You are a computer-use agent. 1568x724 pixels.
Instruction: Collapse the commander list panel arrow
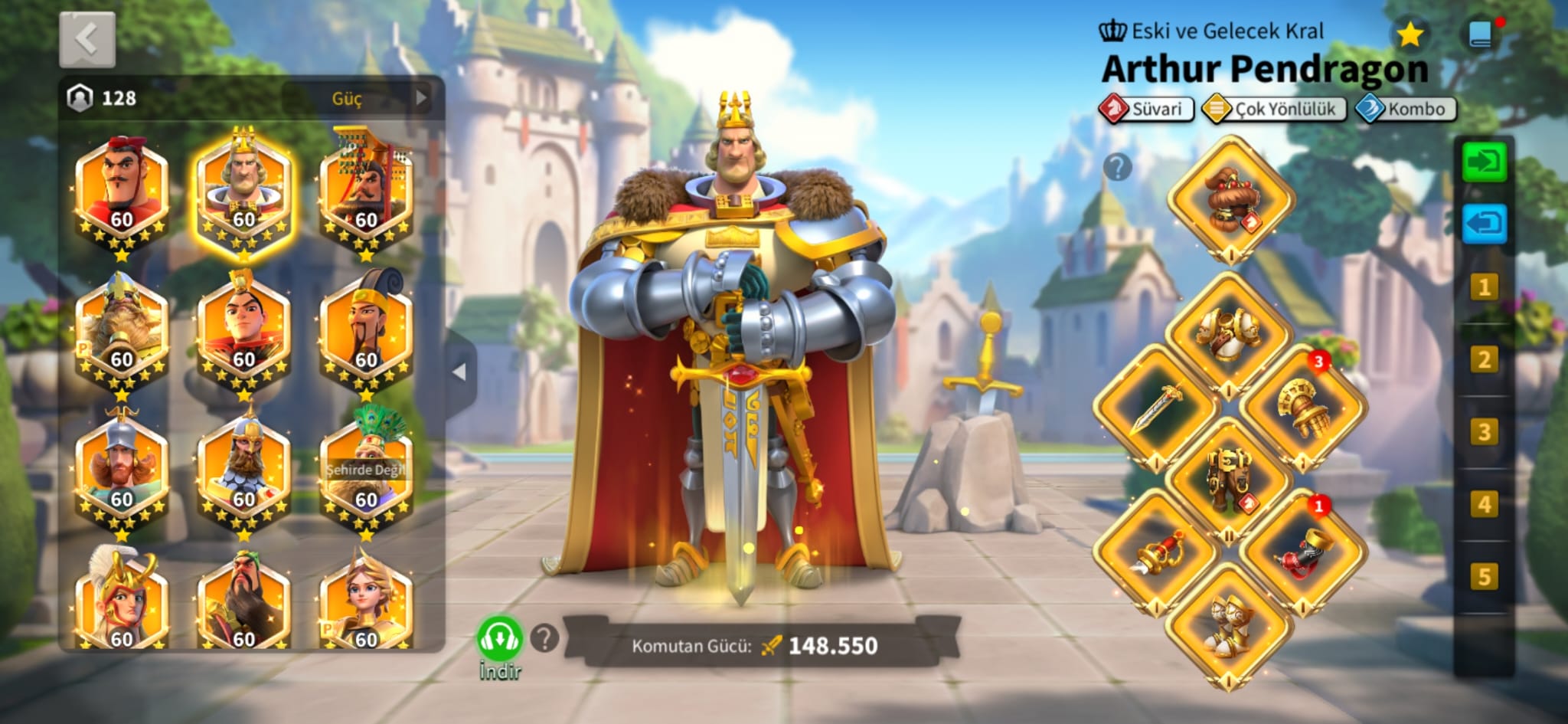click(x=459, y=372)
